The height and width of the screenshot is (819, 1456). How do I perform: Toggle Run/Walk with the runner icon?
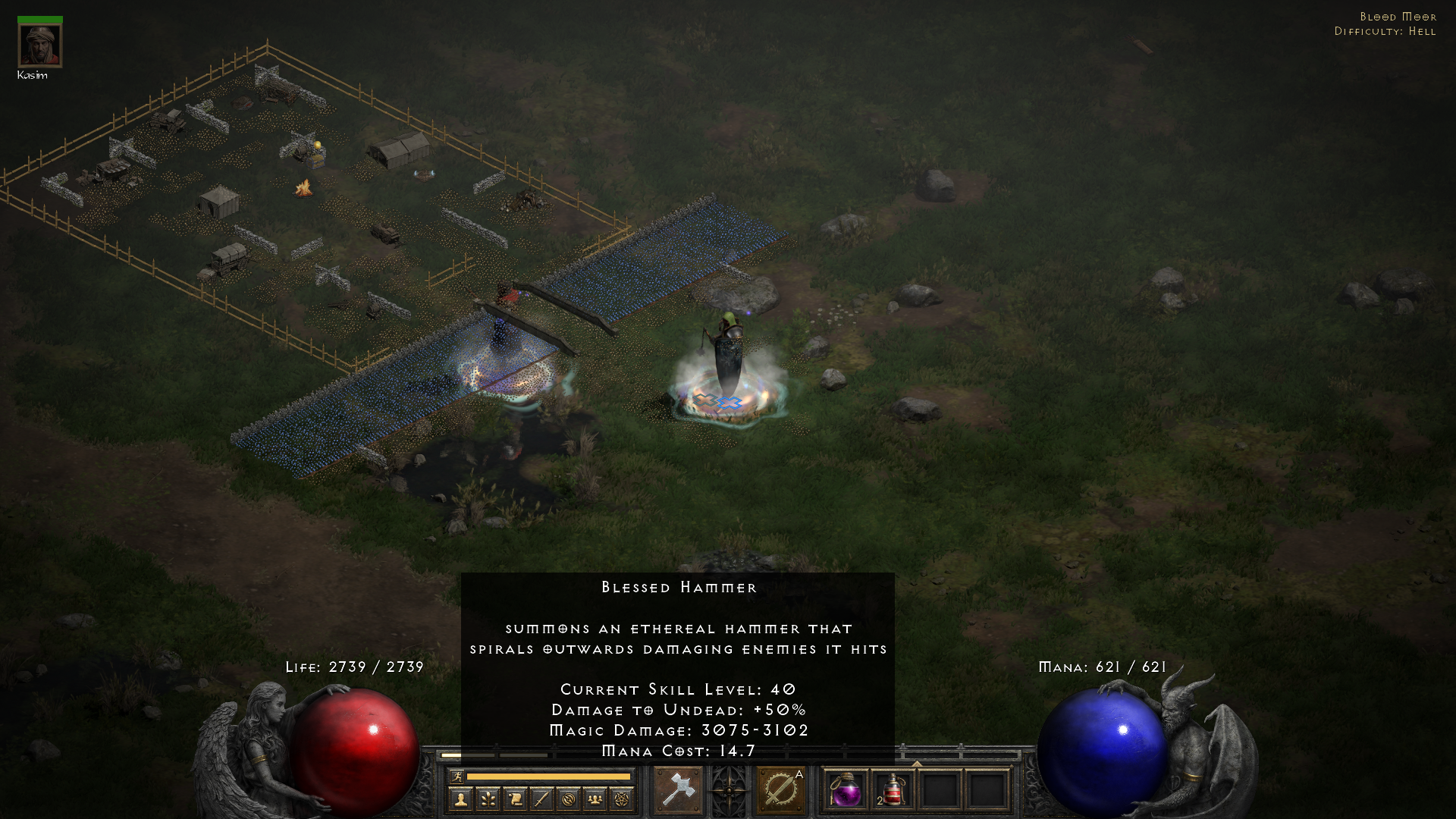[x=457, y=777]
